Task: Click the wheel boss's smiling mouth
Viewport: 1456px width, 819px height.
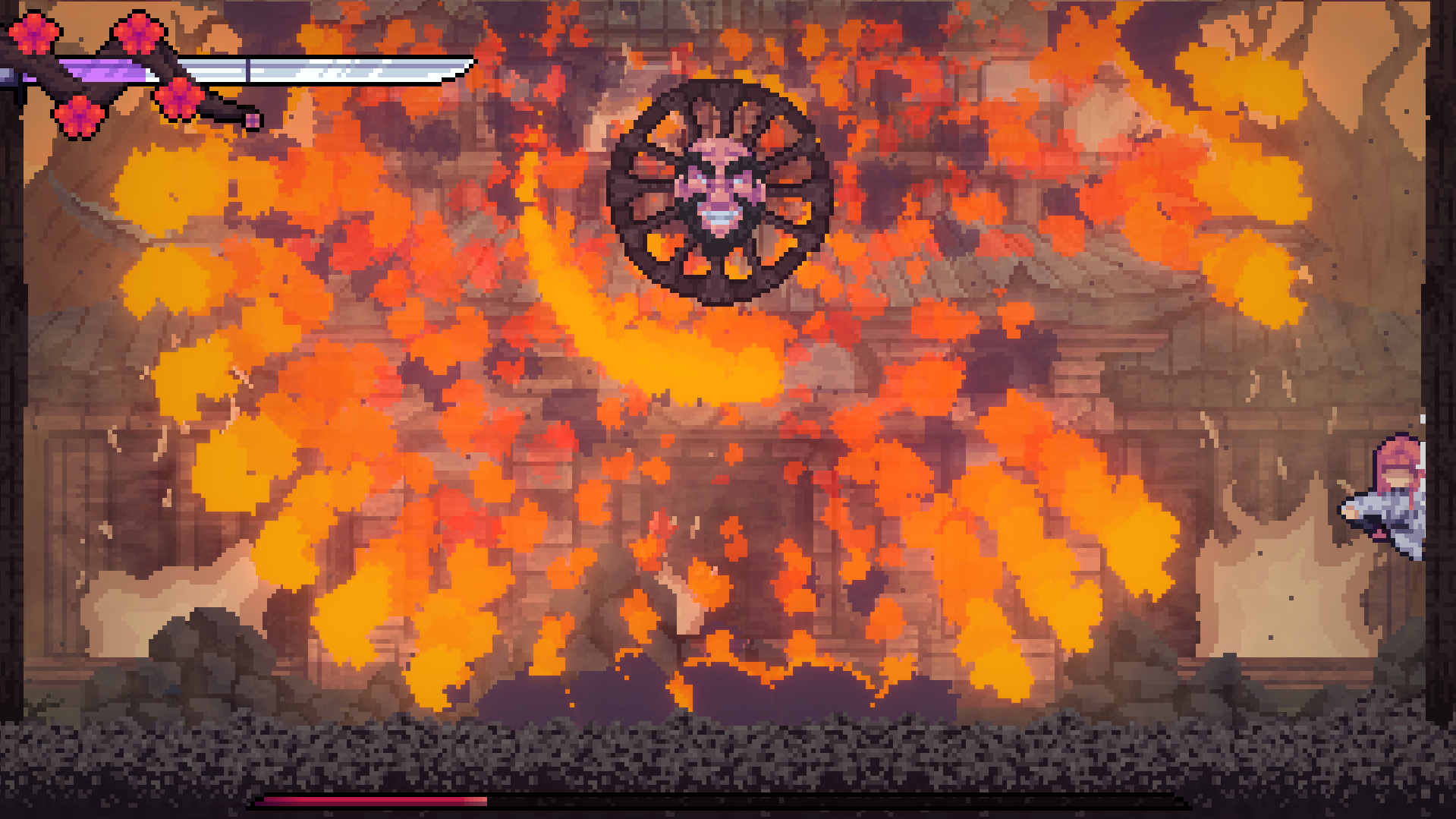Action: pyautogui.click(x=719, y=216)
